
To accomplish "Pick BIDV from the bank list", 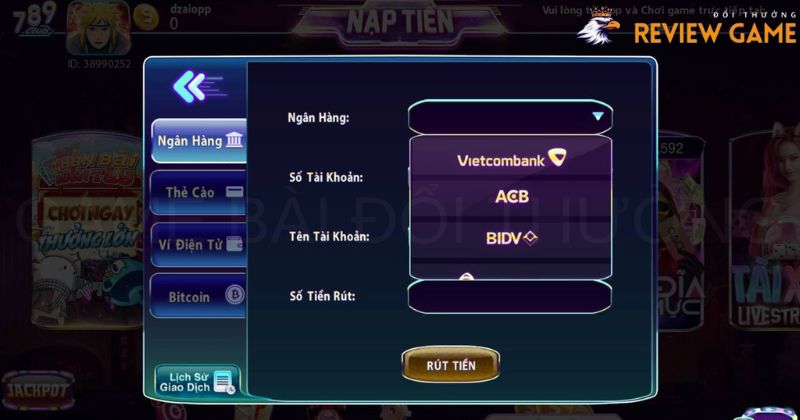I will tap(510, 237).
